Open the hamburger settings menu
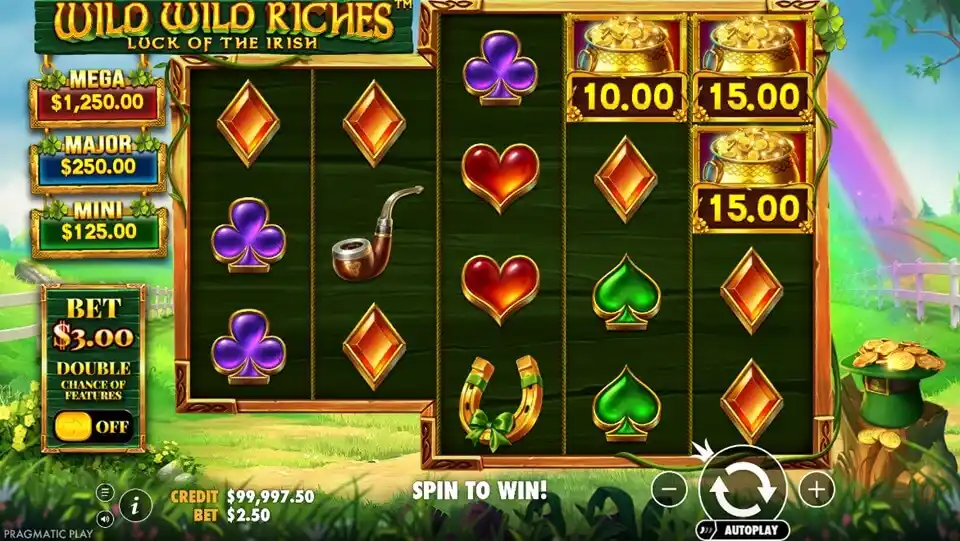Image resolution: width=960 pixels, height=541 pixels. coord(105,492)
